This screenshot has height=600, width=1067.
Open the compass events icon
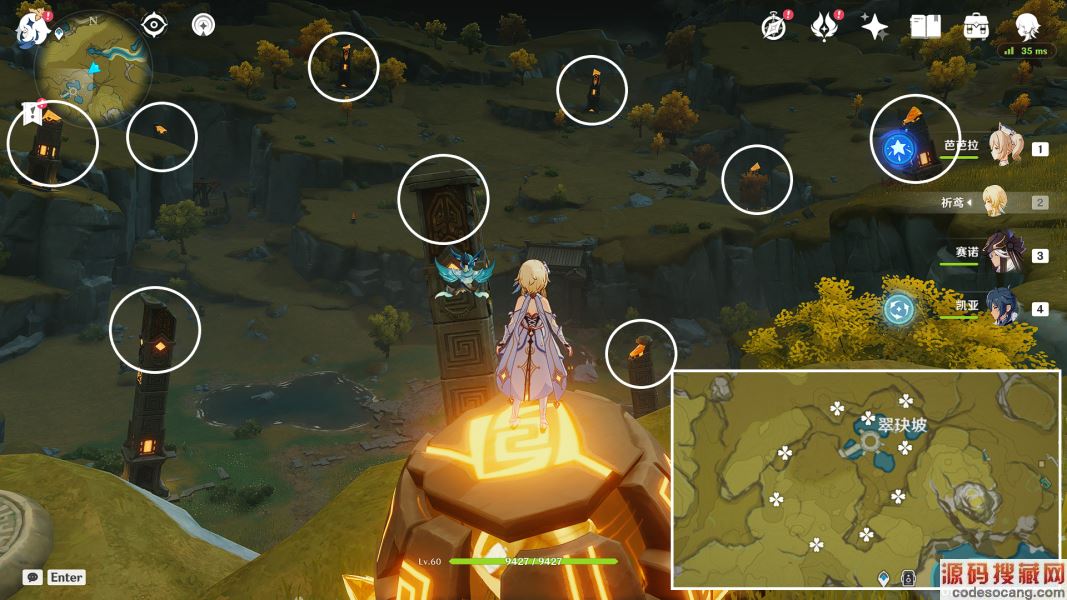pyautogui.click(x=774, y=26)
